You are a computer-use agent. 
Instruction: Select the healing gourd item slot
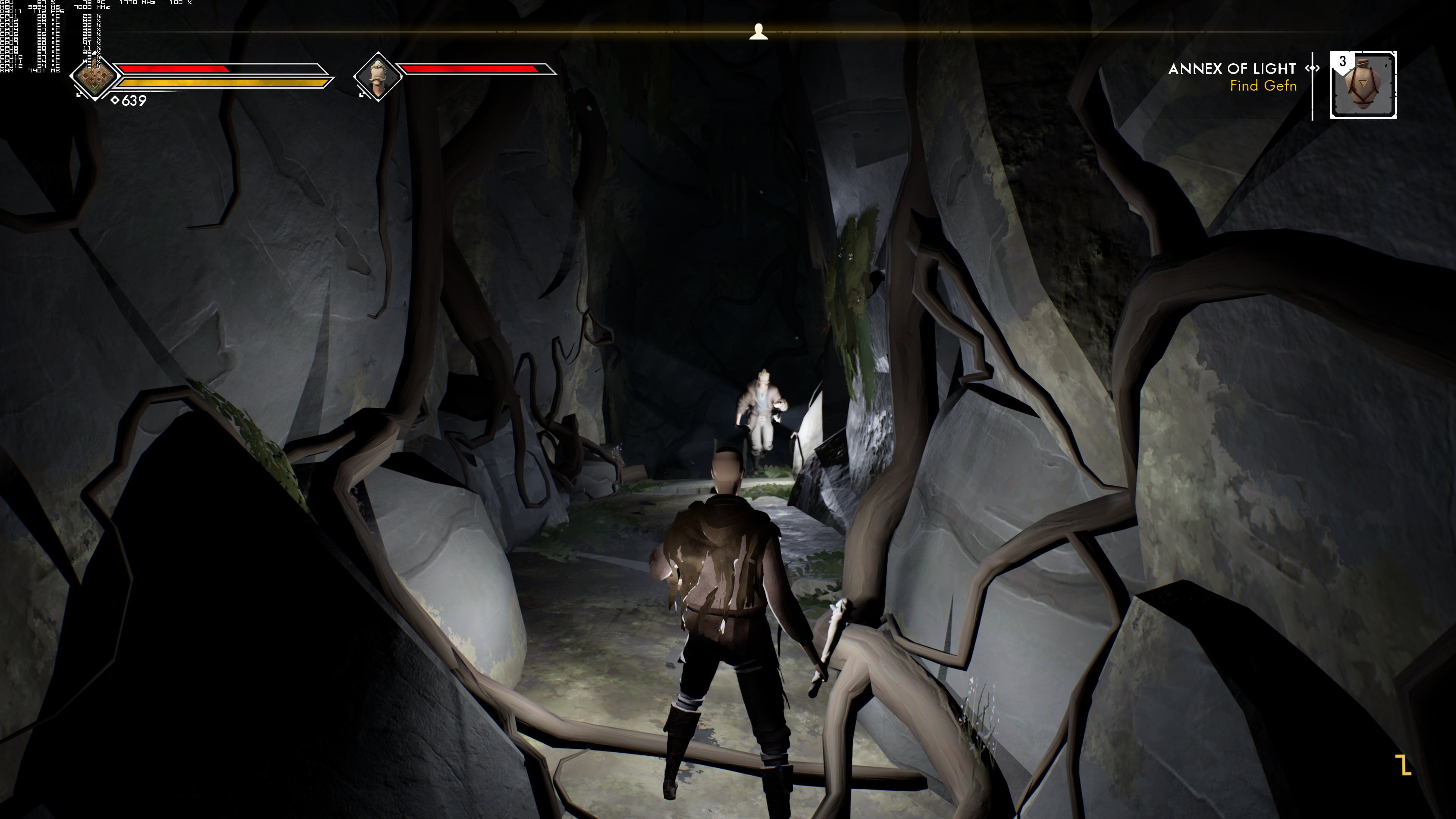(x=1363, y=85)
